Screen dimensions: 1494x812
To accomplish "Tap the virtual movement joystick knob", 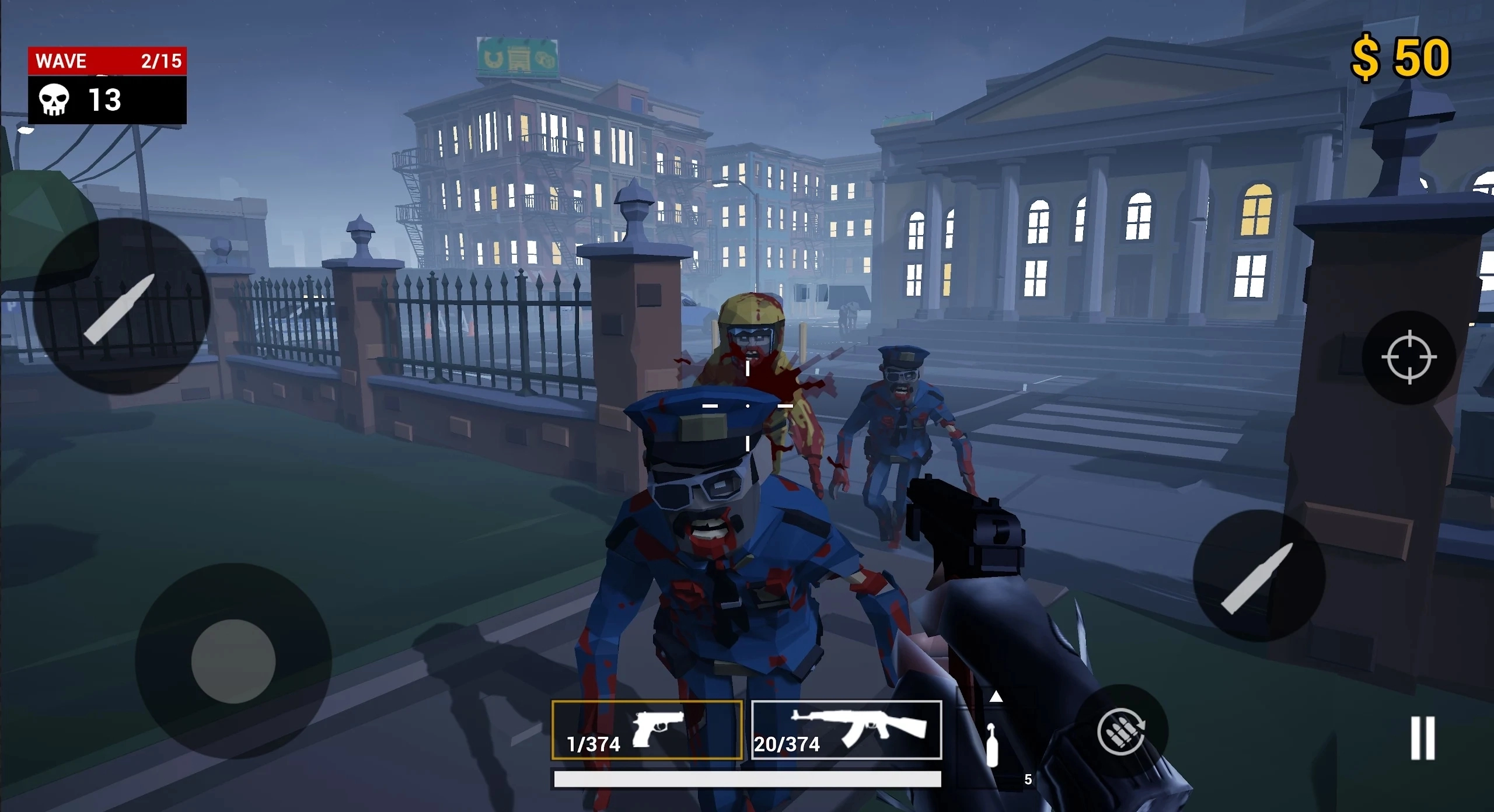I will (233, 661).
